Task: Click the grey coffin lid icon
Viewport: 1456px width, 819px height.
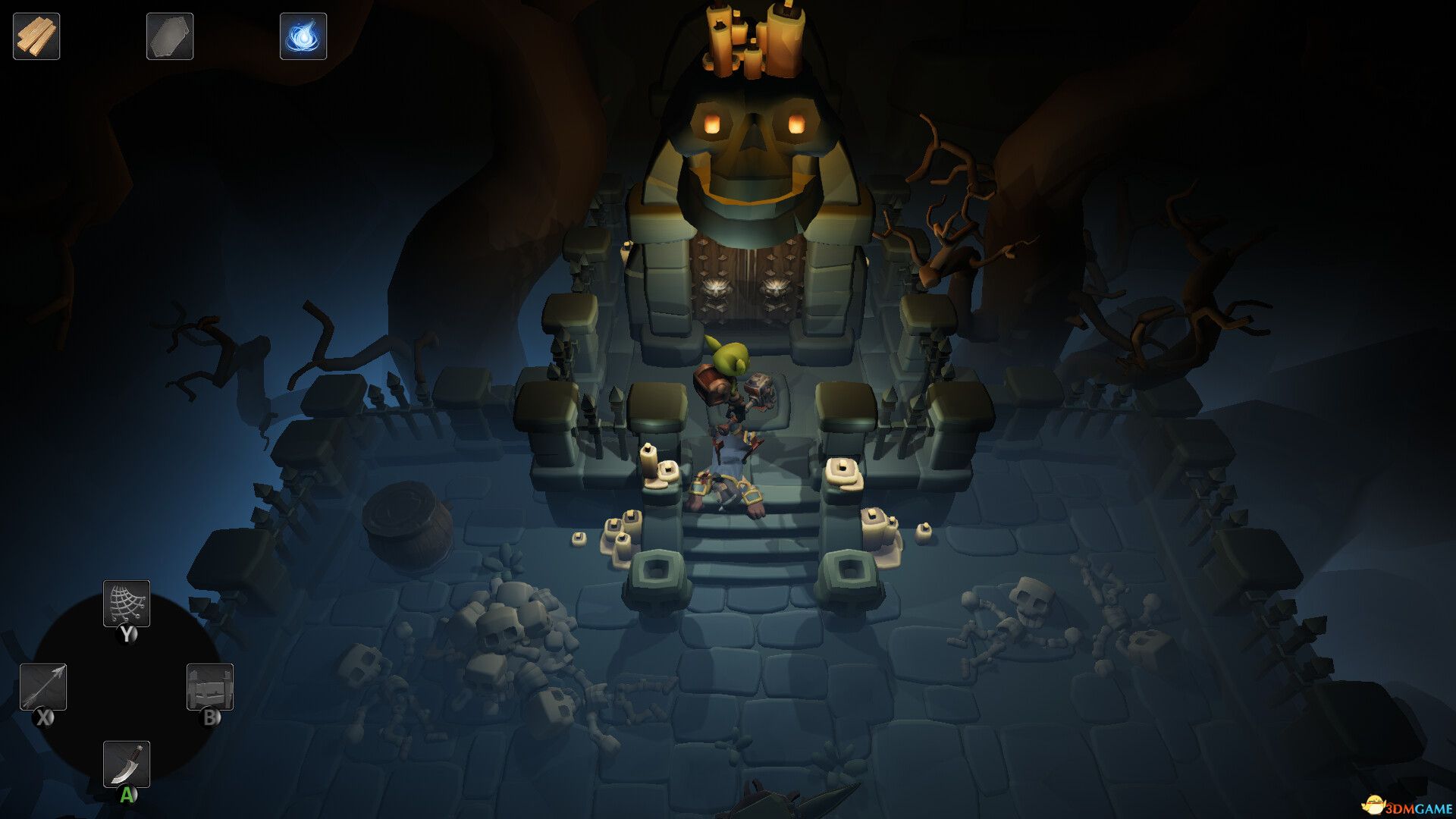Action: tap(170, 36)
